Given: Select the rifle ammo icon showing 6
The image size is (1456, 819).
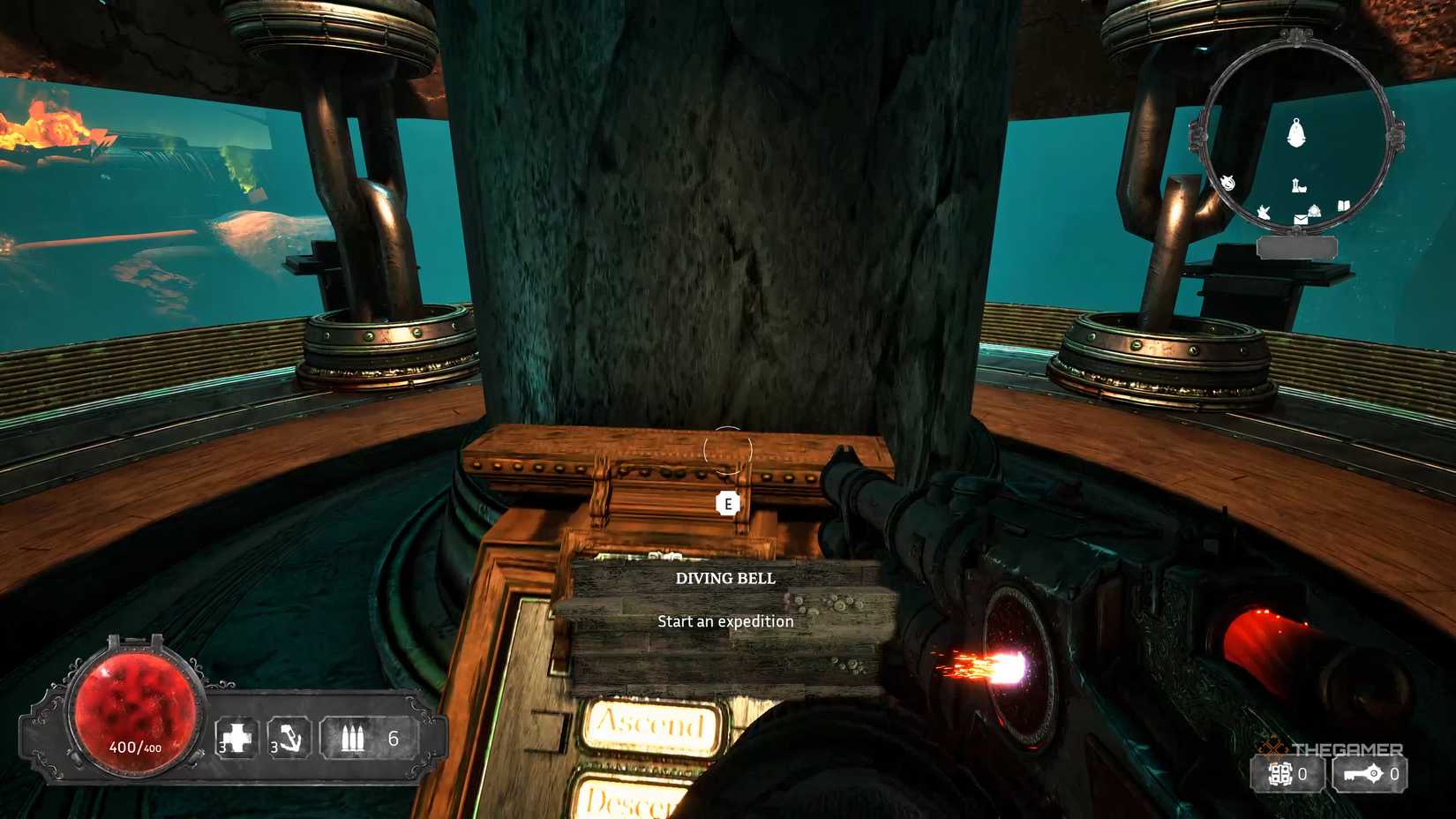Looking at the screenshot, I should tap(353, 738).
